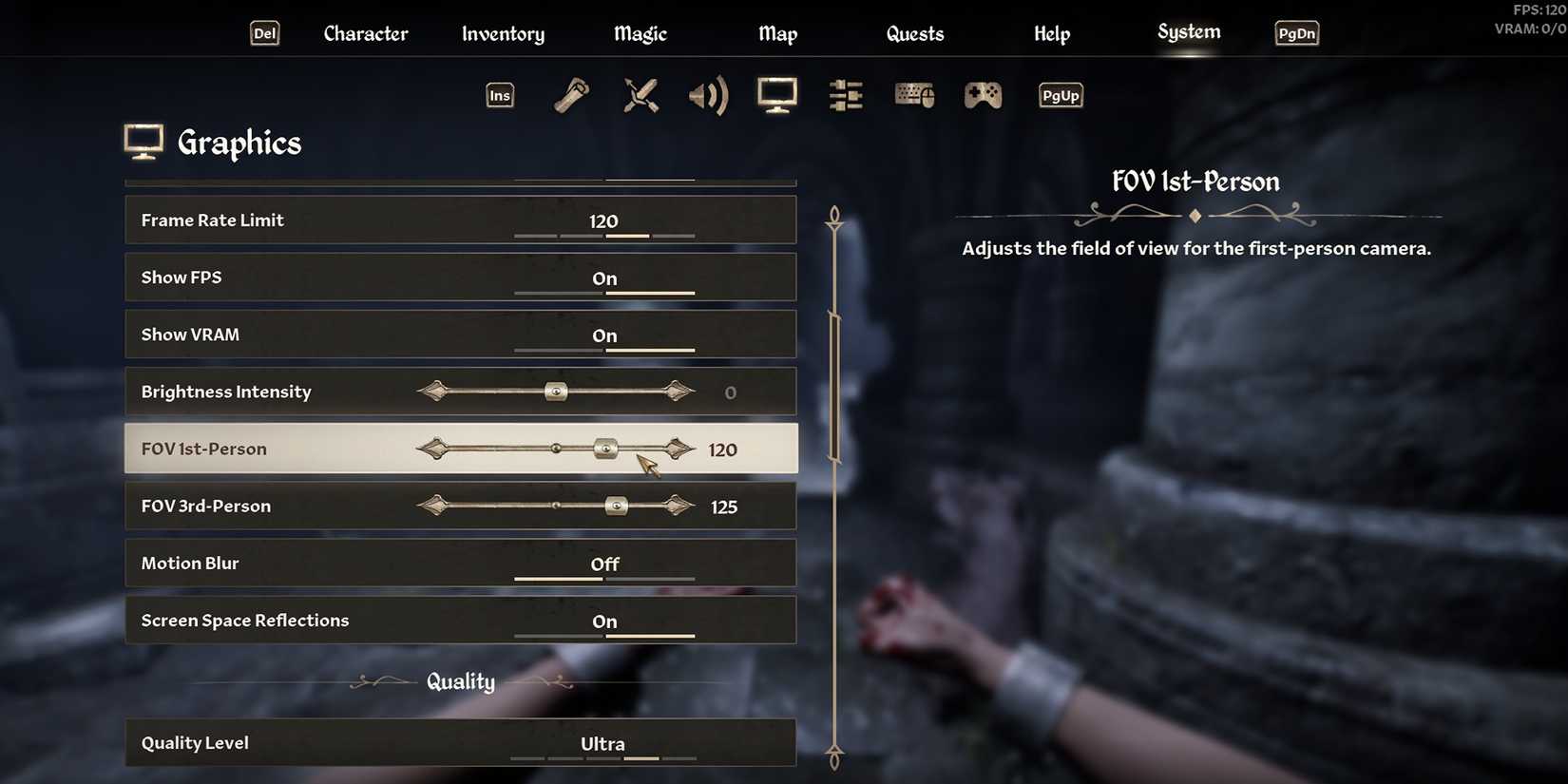
Task: Open the Audio settings tab icon
Action: (x=709, y=95)
